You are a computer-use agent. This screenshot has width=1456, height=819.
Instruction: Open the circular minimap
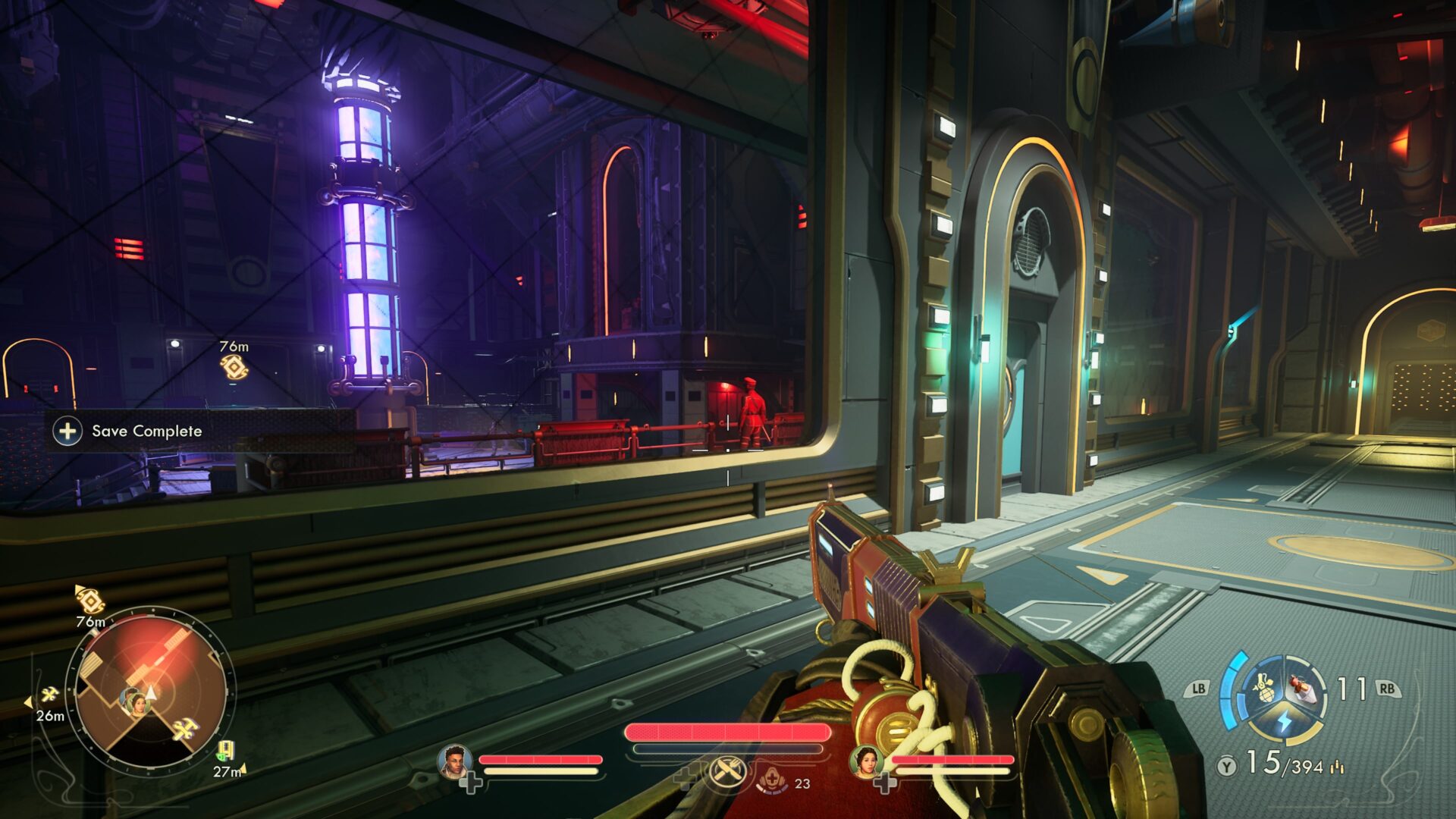[151, 691]
